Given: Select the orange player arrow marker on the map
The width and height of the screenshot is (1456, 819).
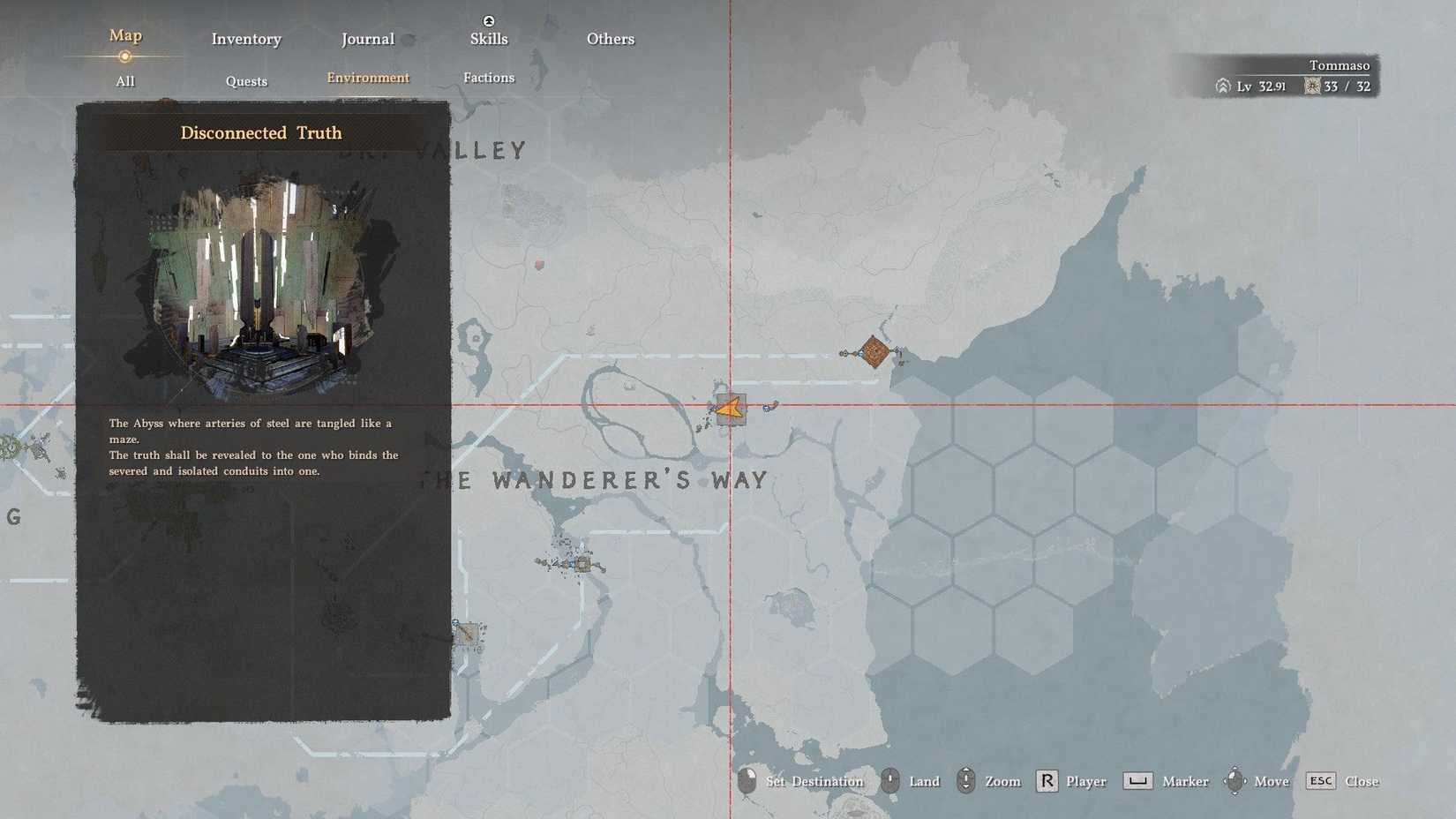Looking at the screenshot, I should tap(729, 409).
